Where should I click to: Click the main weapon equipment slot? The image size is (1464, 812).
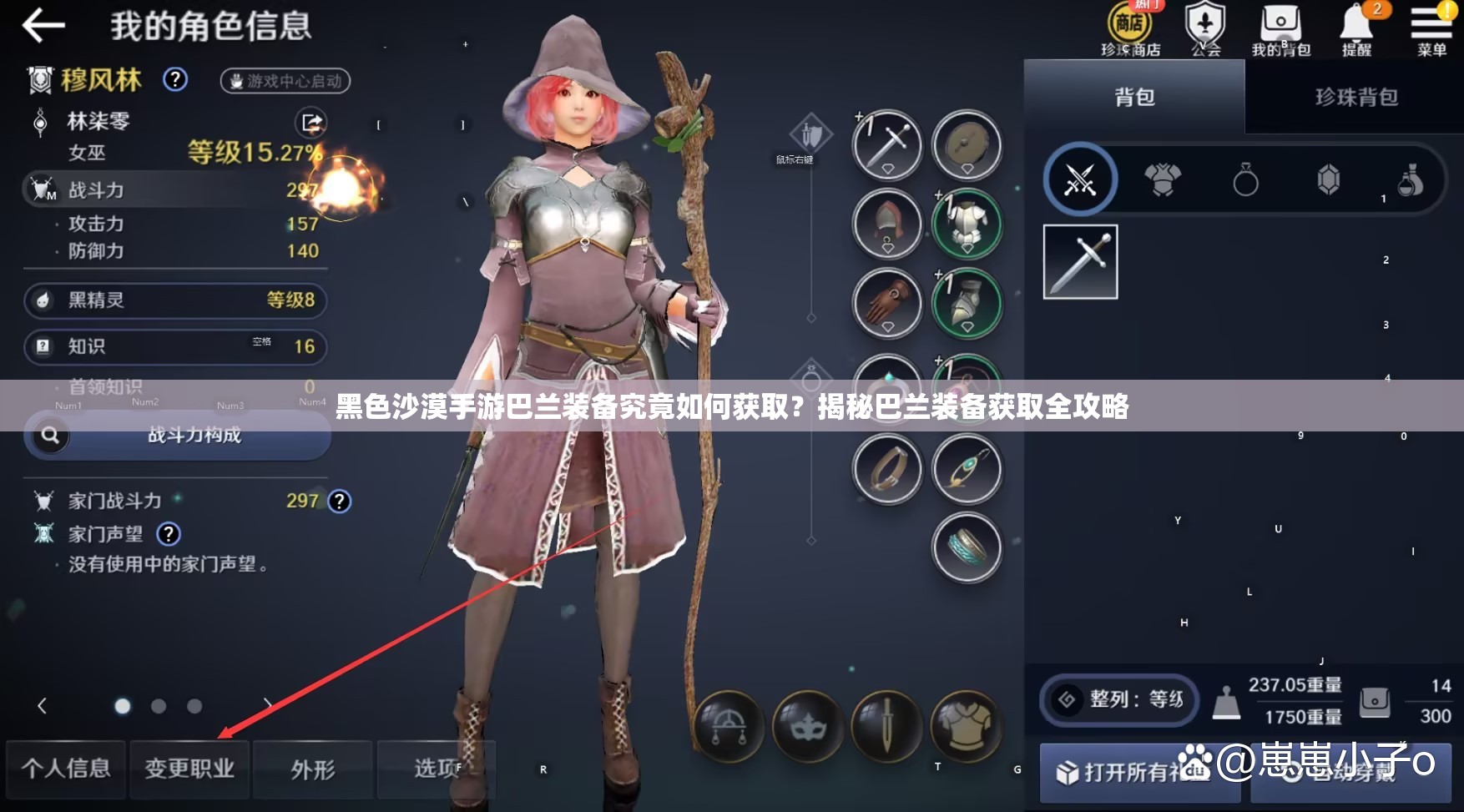(886, 145)
